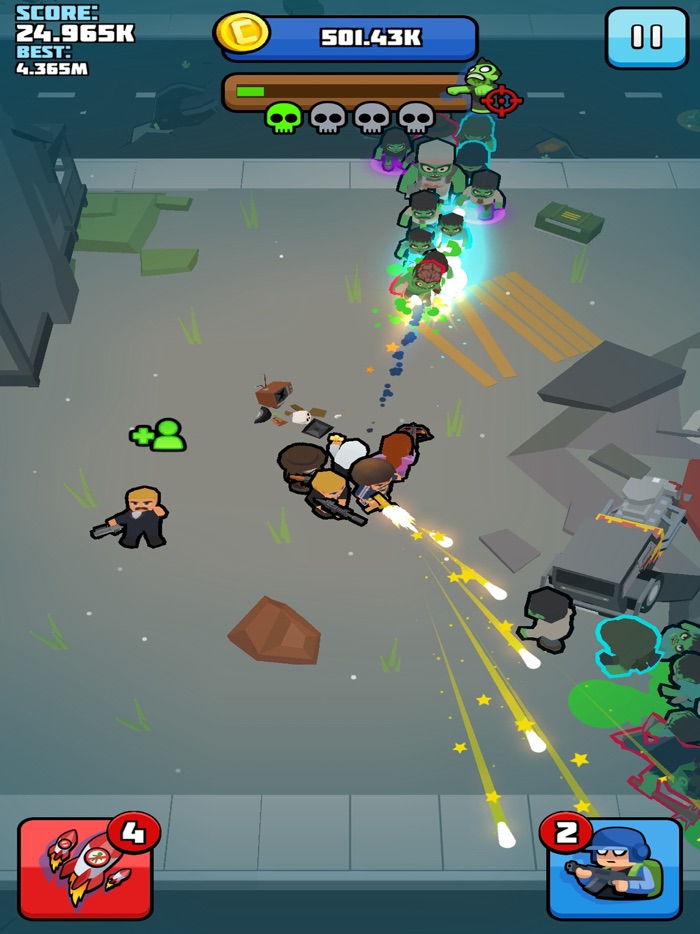Image resolution: width=700 pixels, height=934 pixels.
Task: Pause the game
Action: tap(646, 38)
